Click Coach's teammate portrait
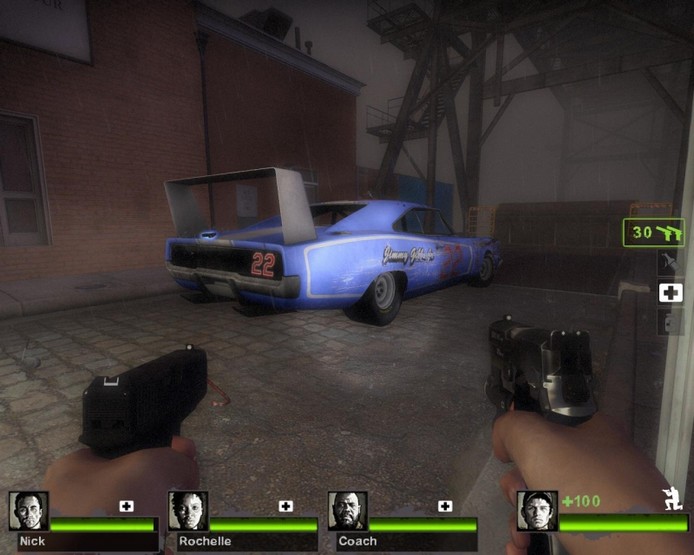694x555 pixels. [347, 511]
